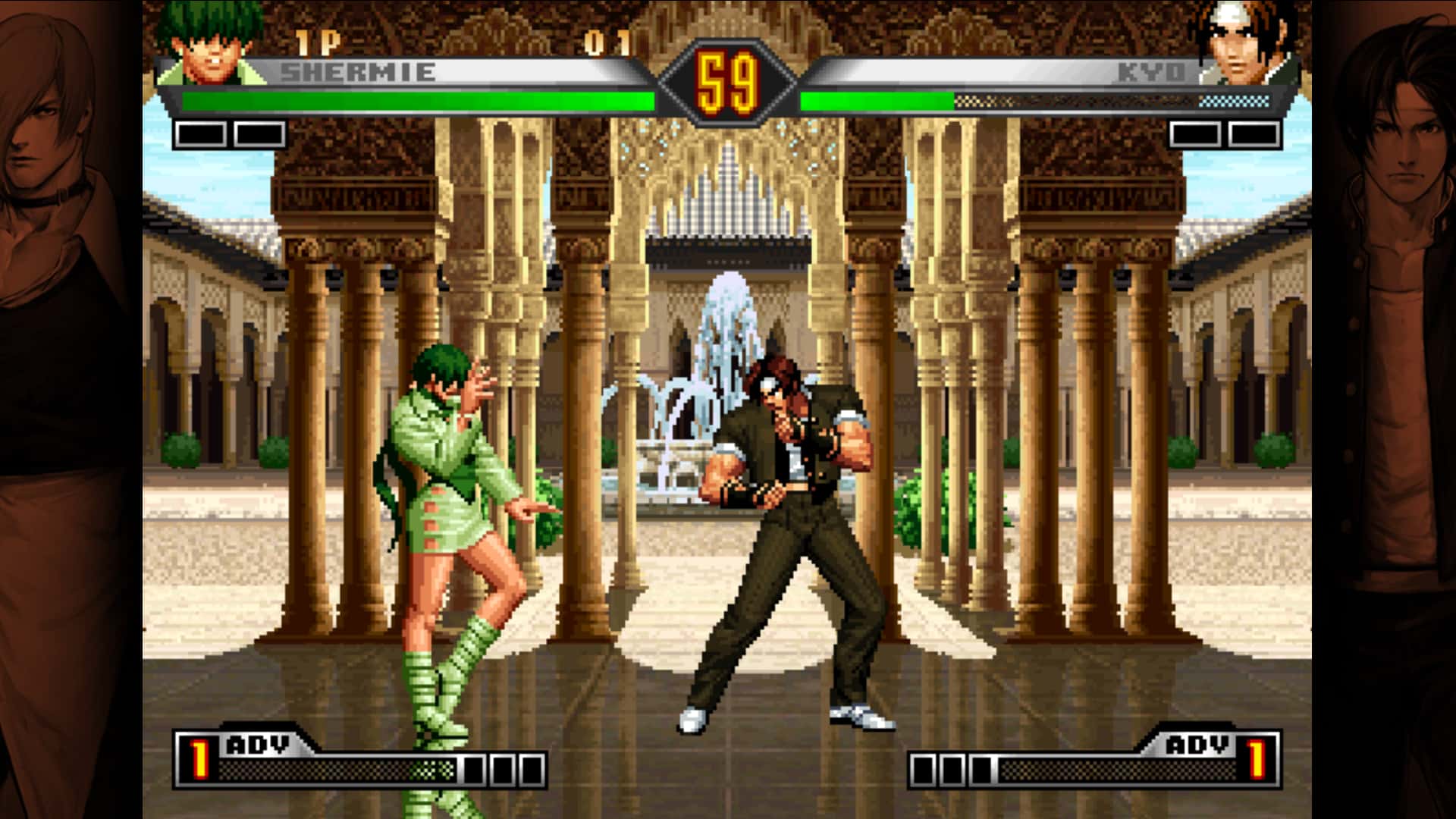Select the SHERMIE name label
Viewport: 1456px width, 819px height.
point(356,72)
